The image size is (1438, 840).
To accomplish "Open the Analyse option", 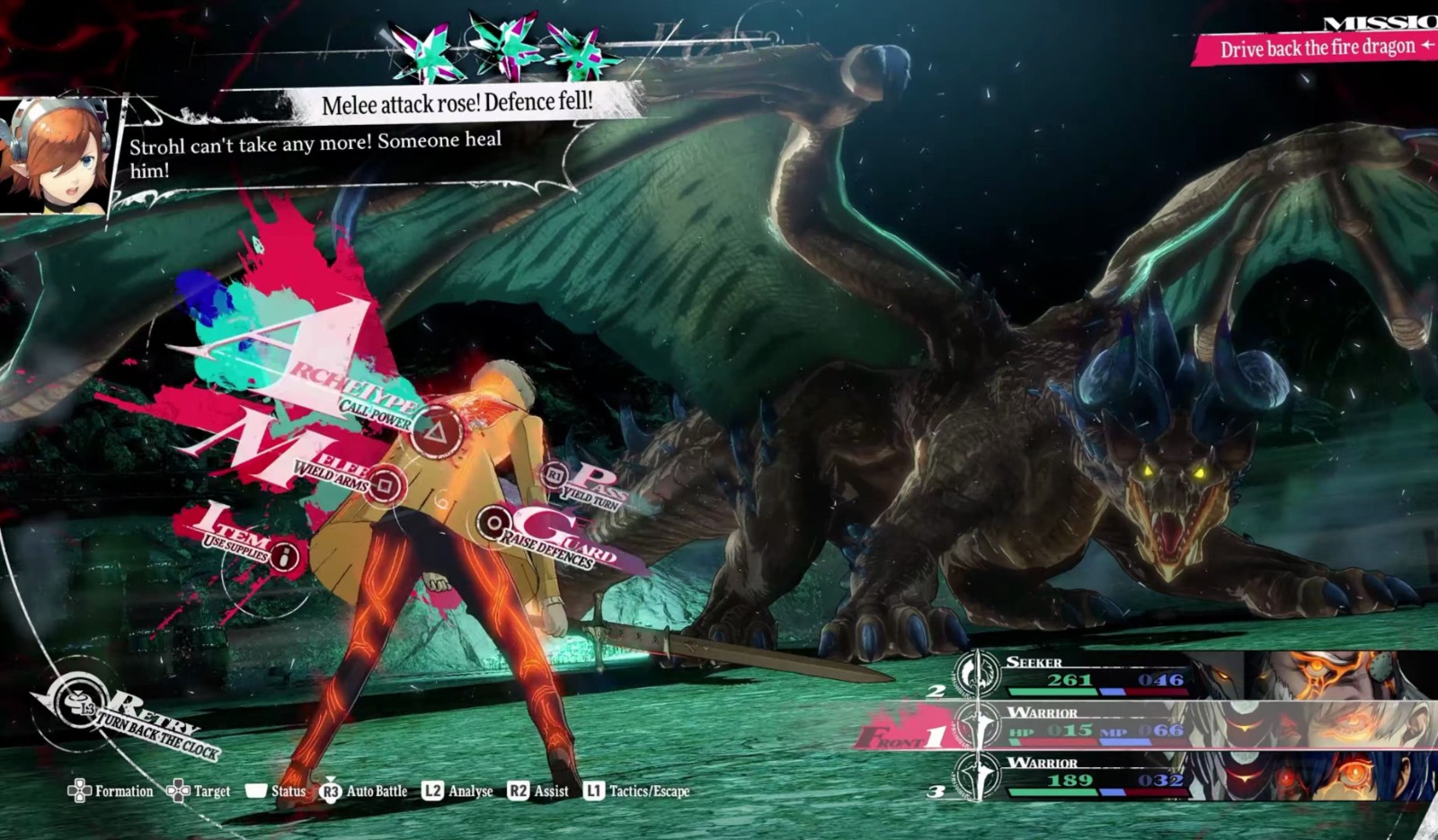I will point(458,791).
